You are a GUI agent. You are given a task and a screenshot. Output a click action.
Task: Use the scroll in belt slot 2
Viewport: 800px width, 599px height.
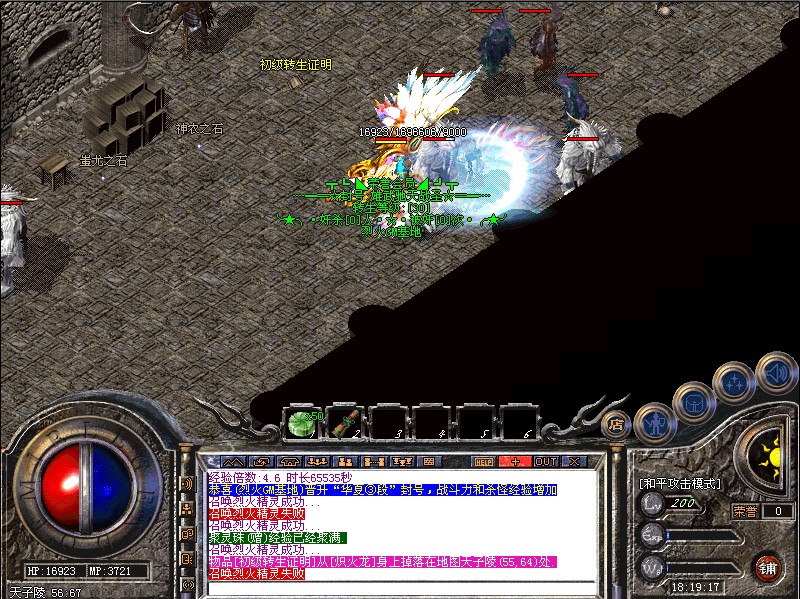[347, 423]
